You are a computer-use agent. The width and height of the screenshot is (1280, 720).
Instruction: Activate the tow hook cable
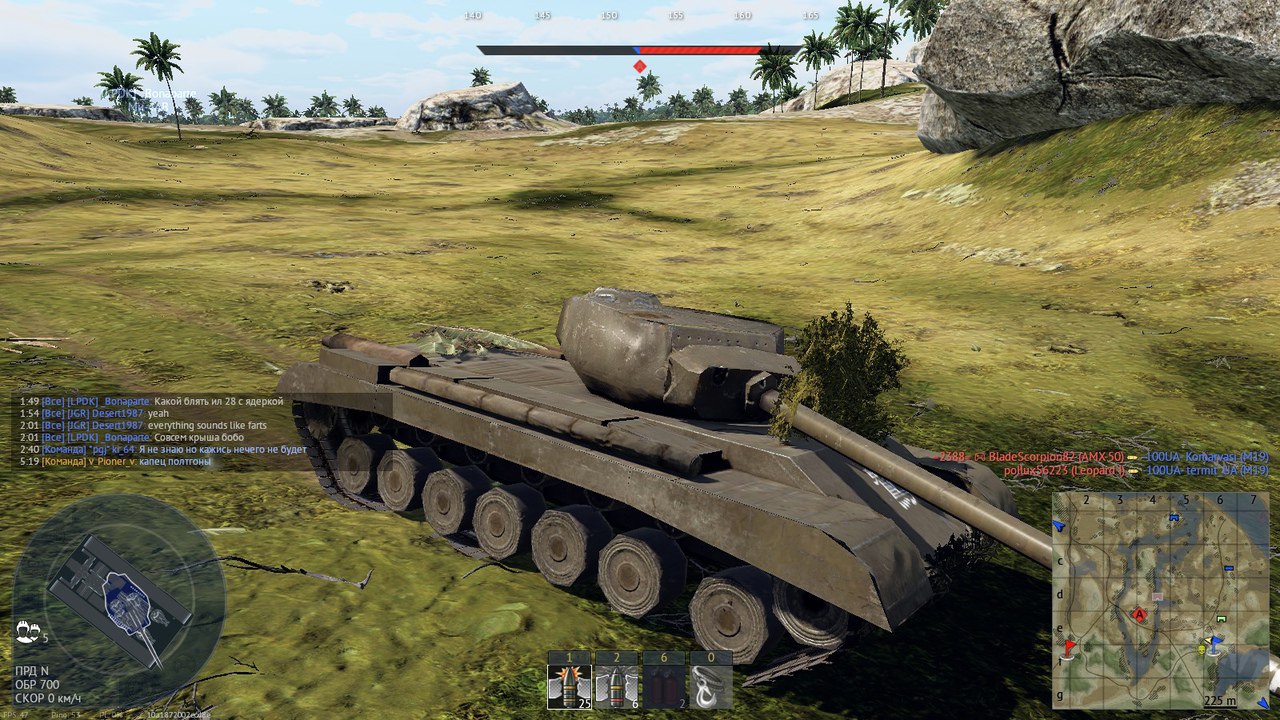(710, 686)
